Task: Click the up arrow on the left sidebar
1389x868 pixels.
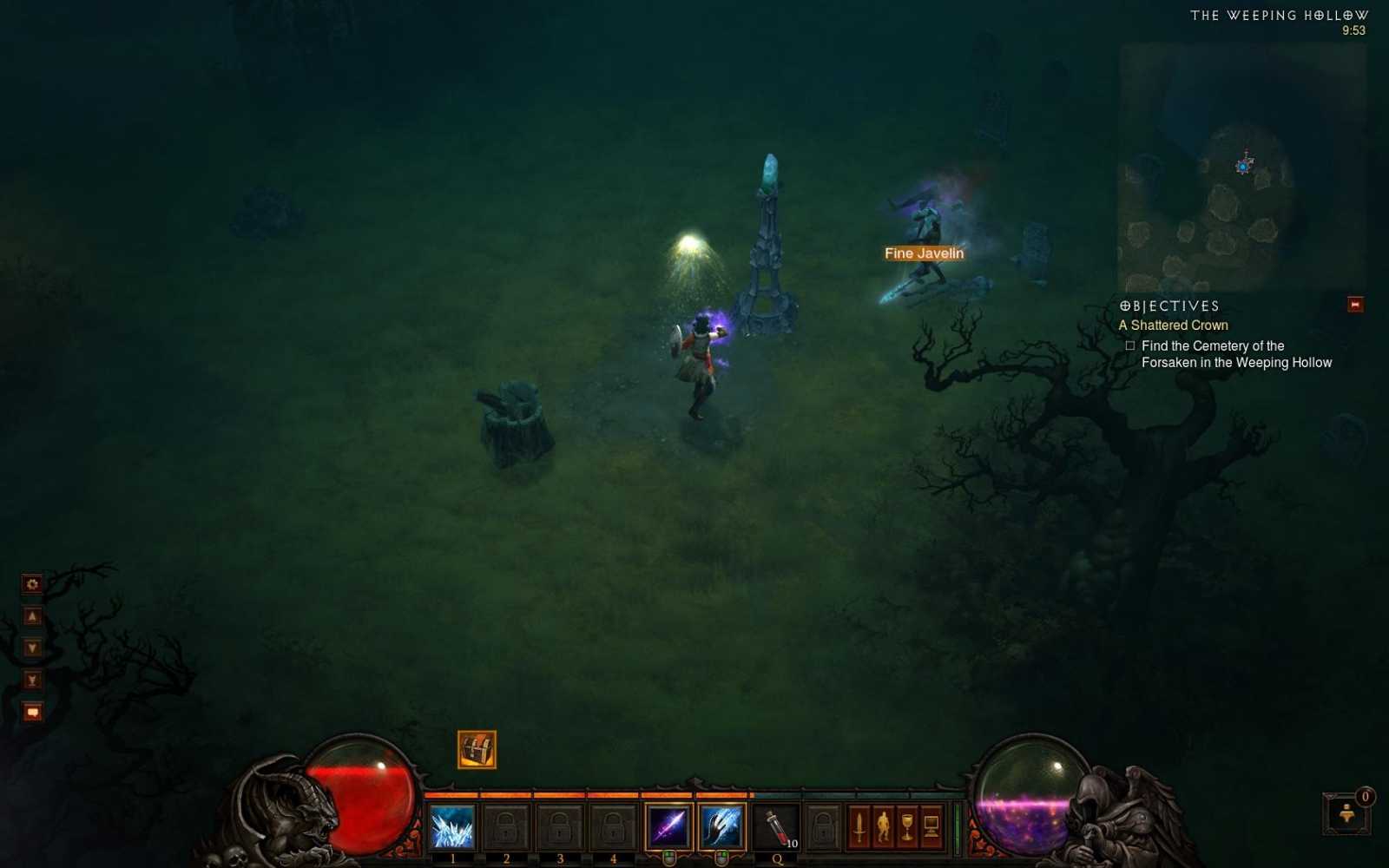Action: 32,615
